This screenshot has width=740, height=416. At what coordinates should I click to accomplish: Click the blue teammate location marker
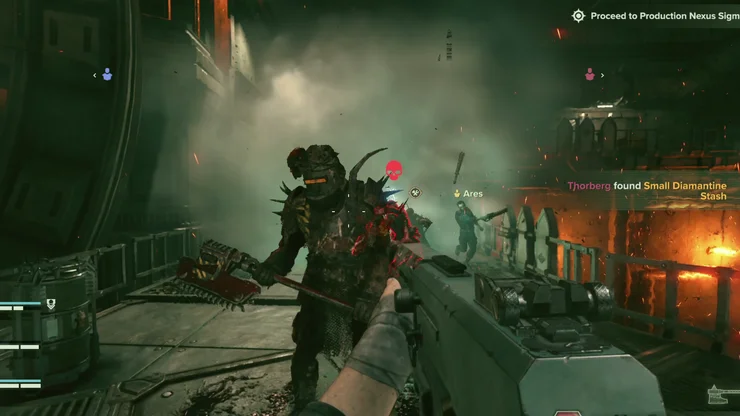tap(107, 74)
